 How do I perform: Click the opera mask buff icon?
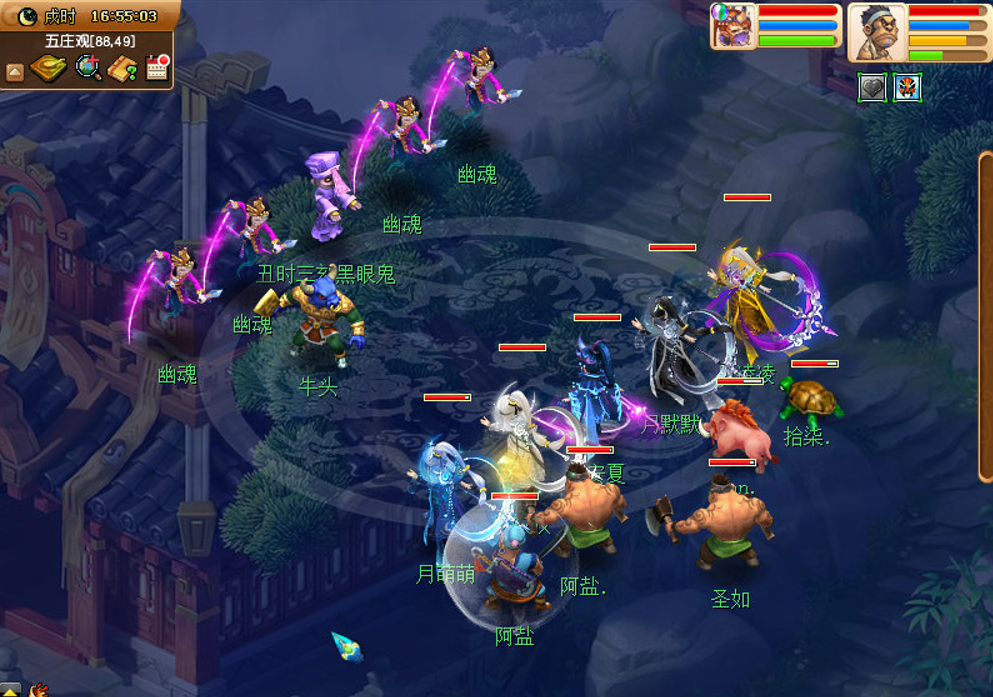pos(907,88)
